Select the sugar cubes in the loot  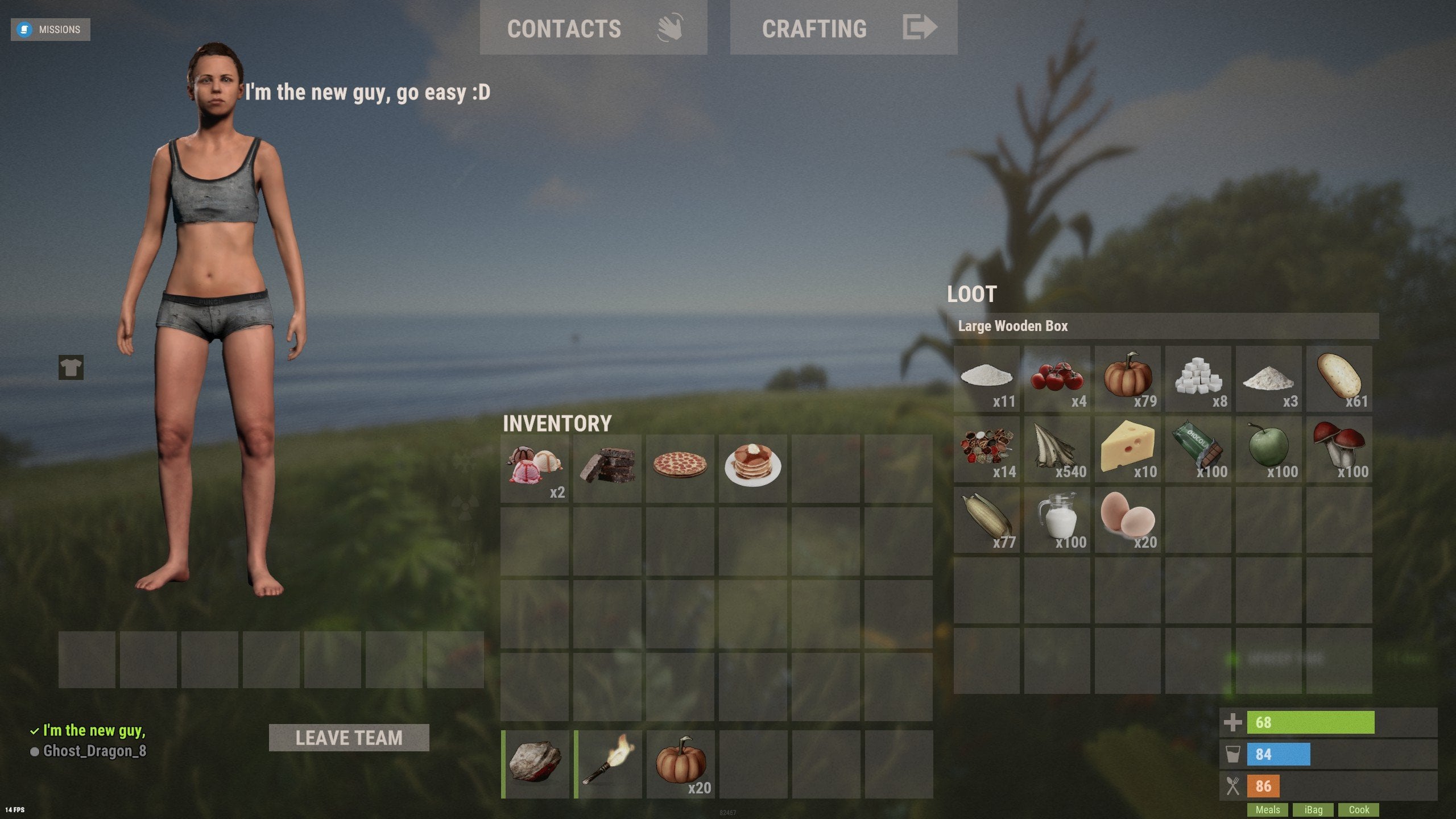click(1198, 378)
